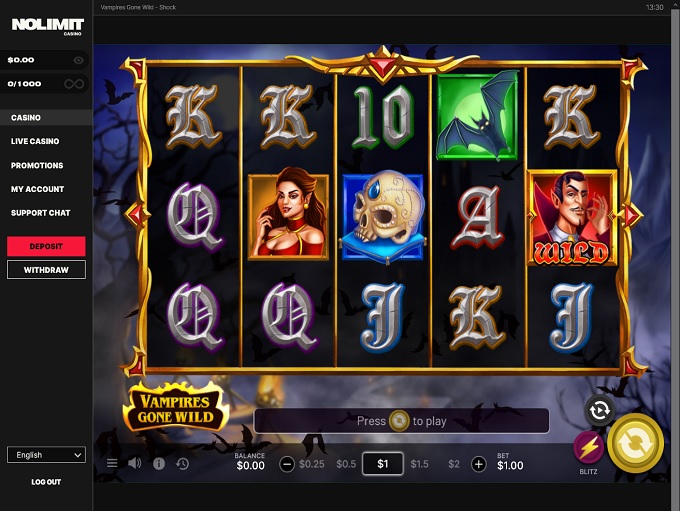
Task: Activate Blitz mode
Action: tap(588, 447)
